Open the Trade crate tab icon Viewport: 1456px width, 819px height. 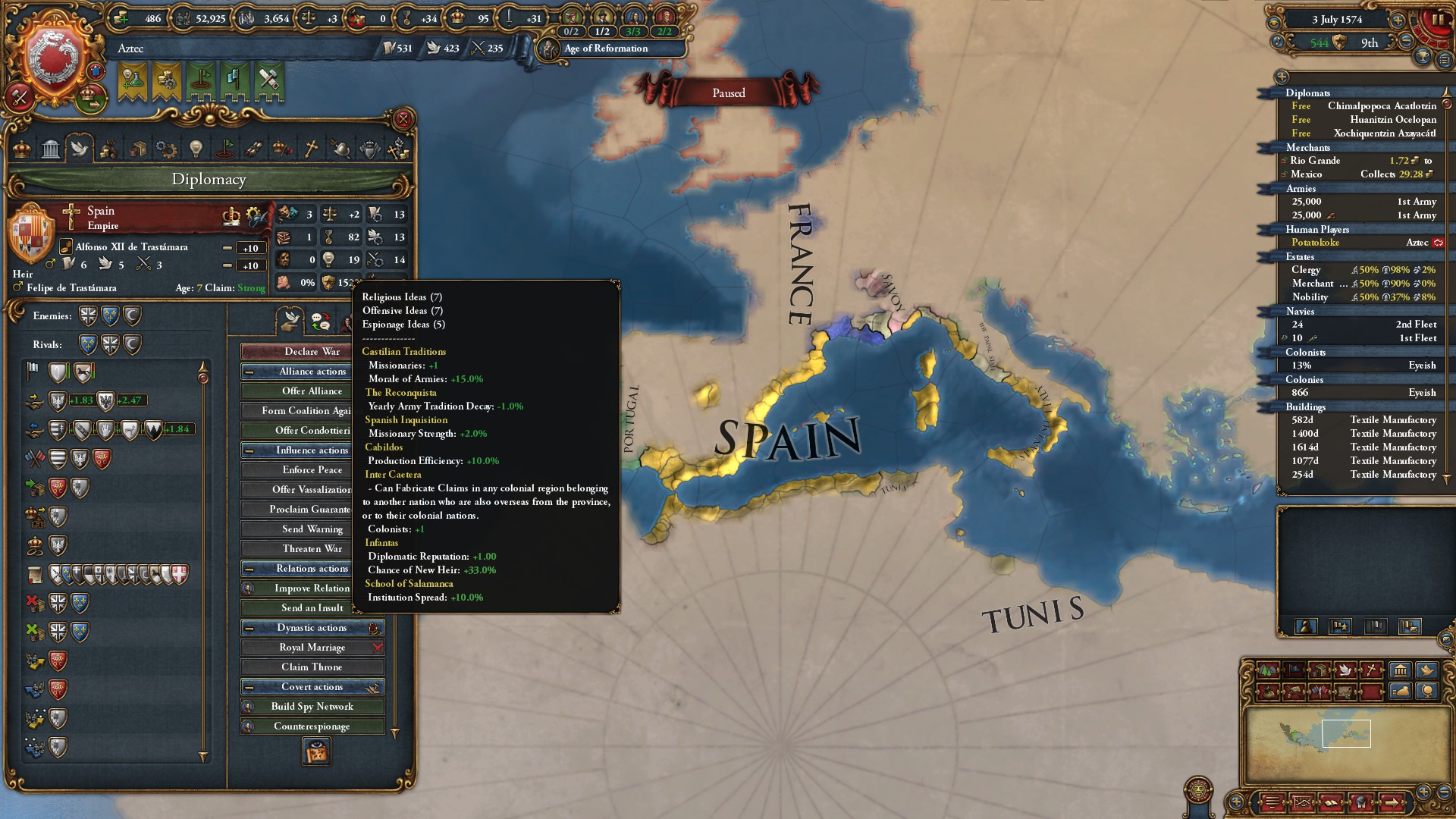[139, 149]
